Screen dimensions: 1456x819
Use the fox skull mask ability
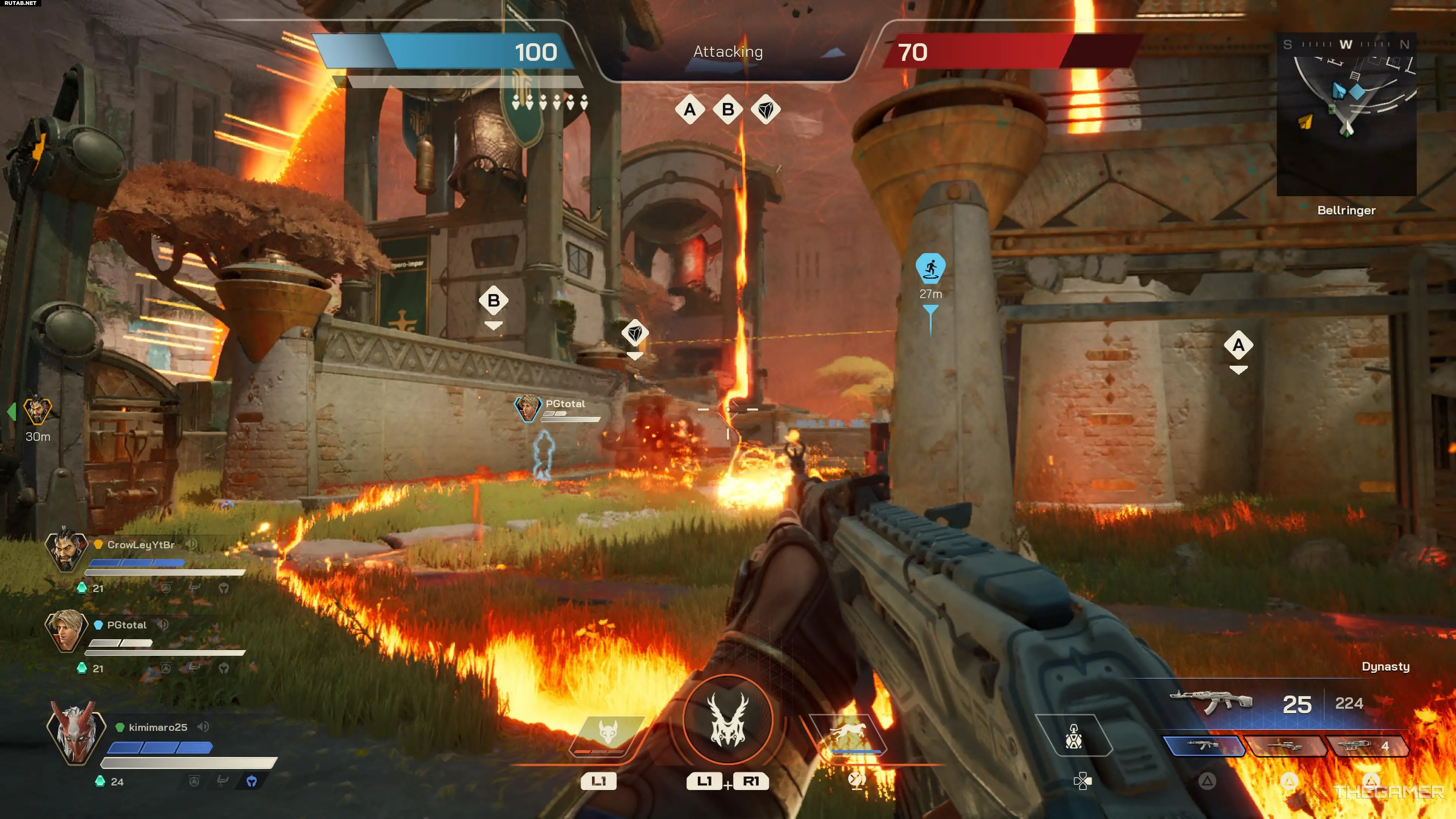[608, 734]
